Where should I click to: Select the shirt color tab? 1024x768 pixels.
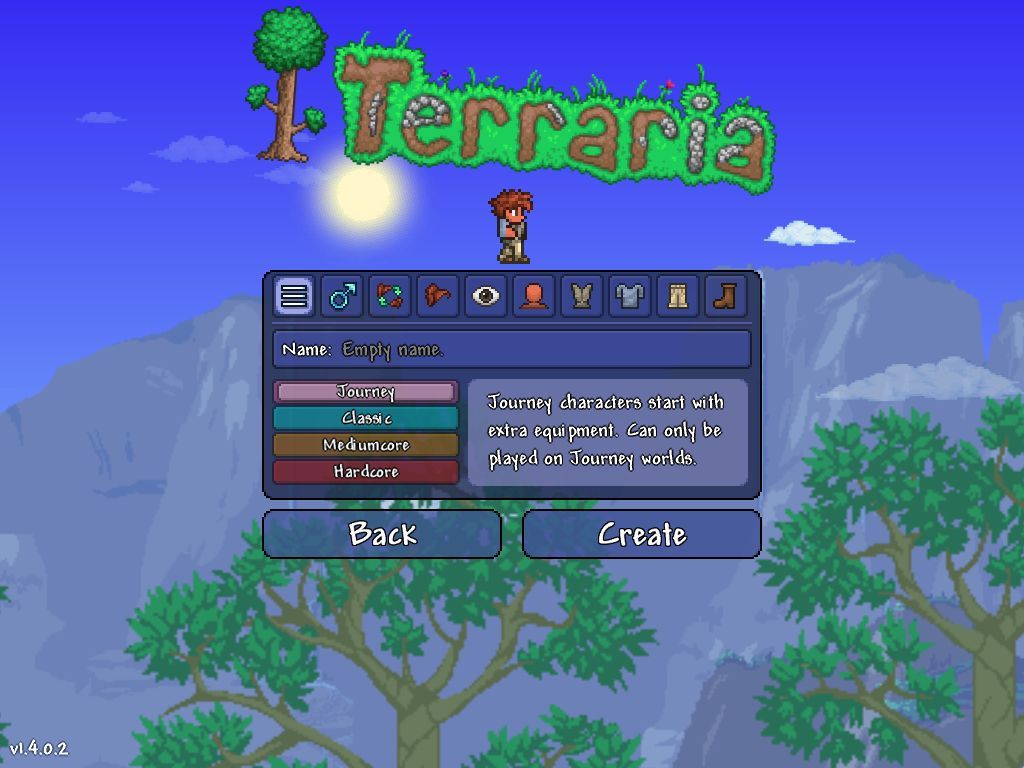pyautogui.click(x=629, y=296)
